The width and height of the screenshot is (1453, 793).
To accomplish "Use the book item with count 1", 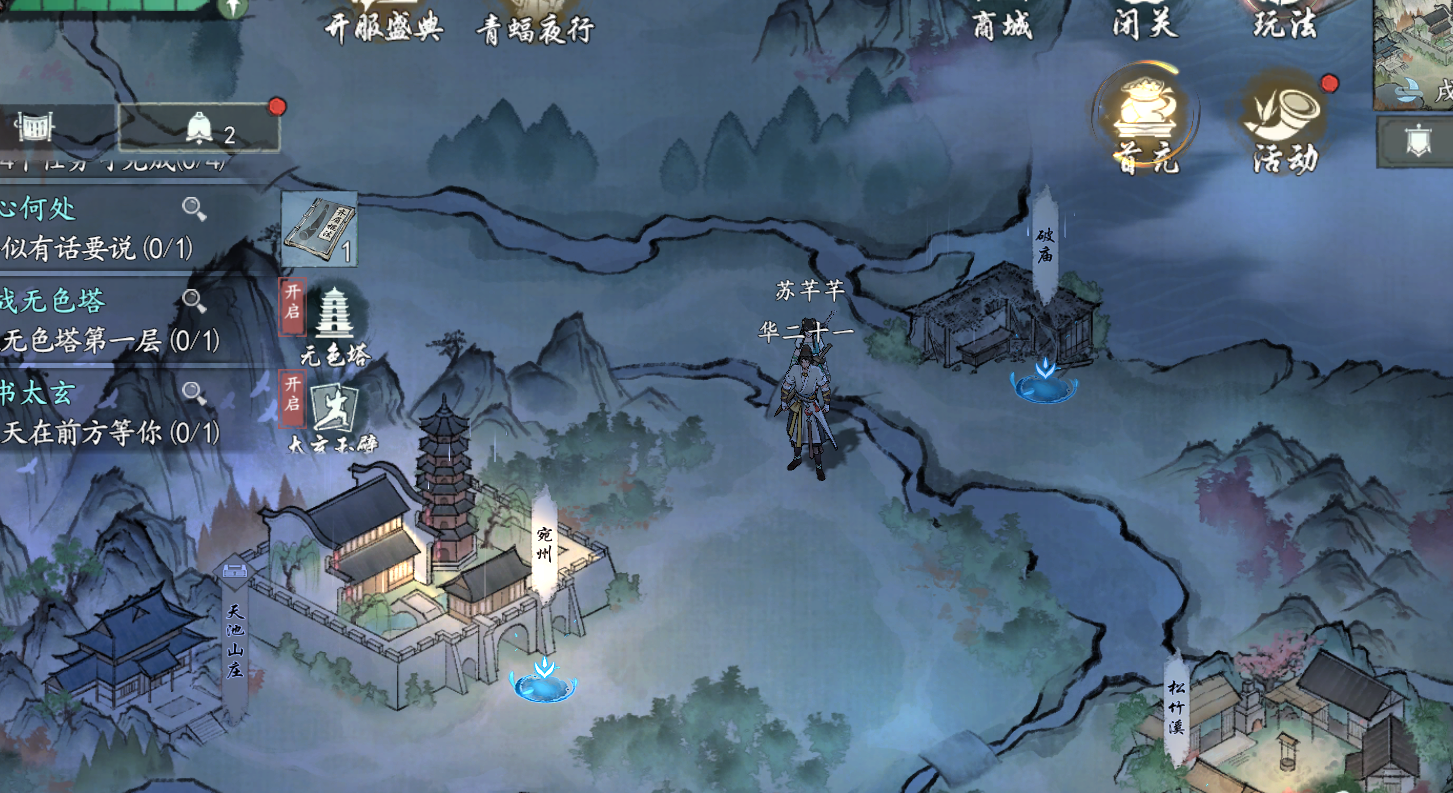I will coord(319,230).
